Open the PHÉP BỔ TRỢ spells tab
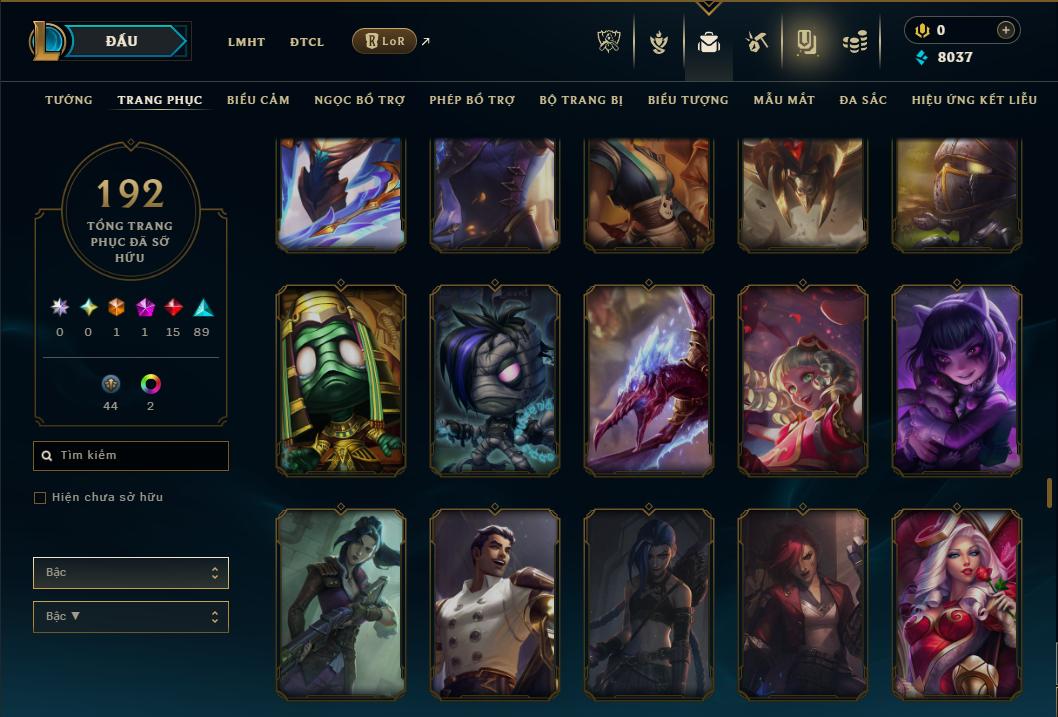Viewport: 1058px width, 717px height. click(472, 100)
